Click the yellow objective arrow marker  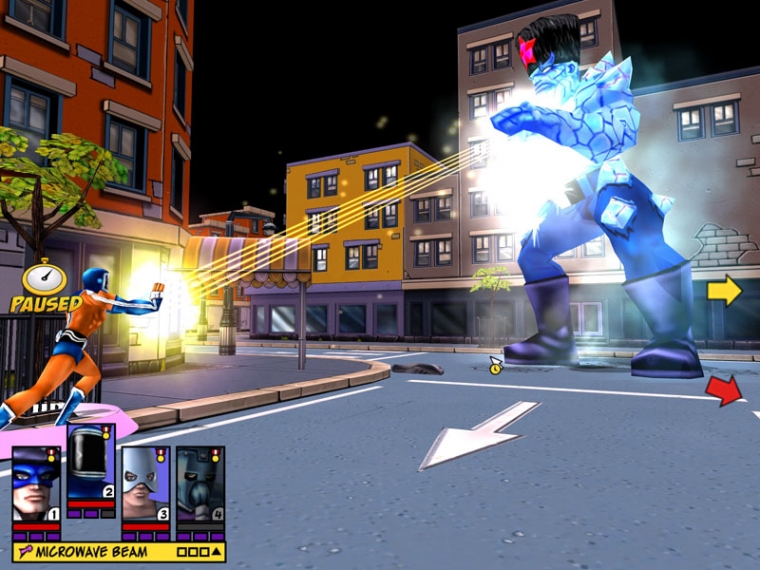[724, 290]
